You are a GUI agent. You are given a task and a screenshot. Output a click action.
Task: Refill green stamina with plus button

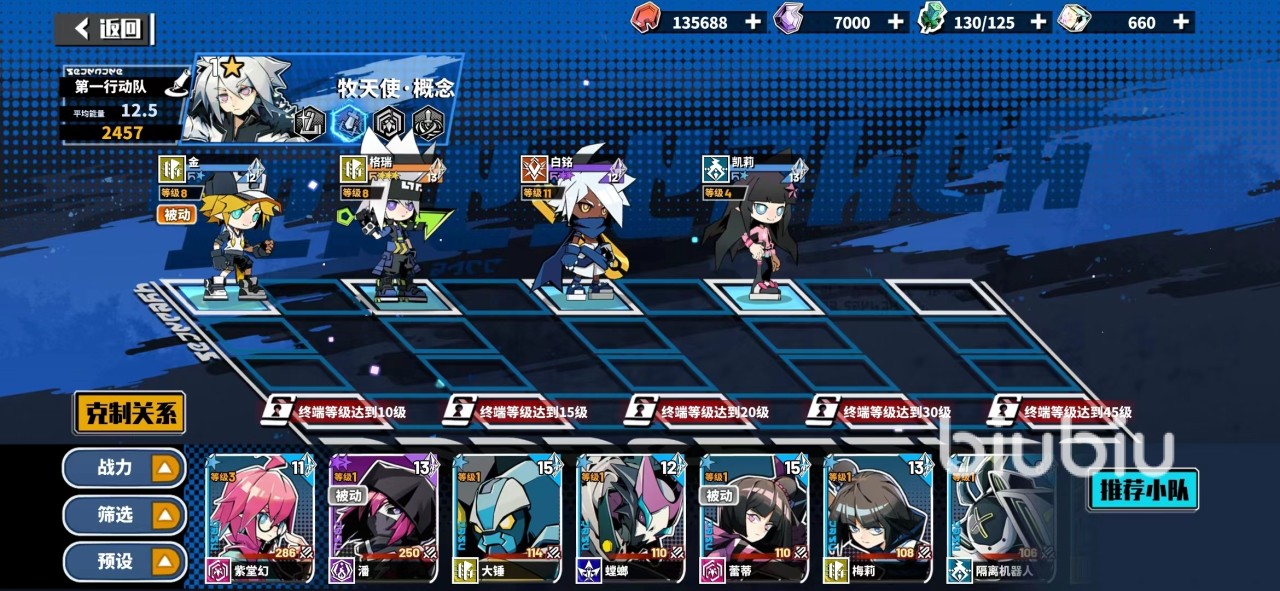point(1039,22)
